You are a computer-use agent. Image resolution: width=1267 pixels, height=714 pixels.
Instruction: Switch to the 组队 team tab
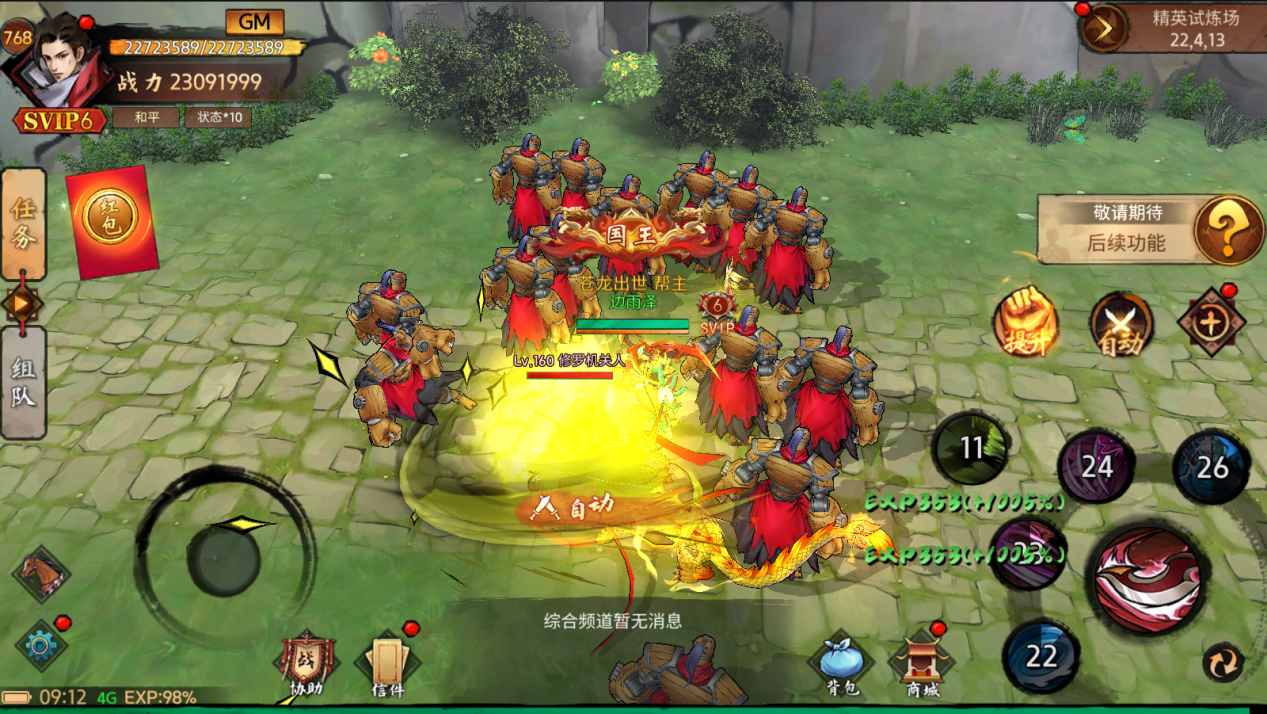click(23, 382)
